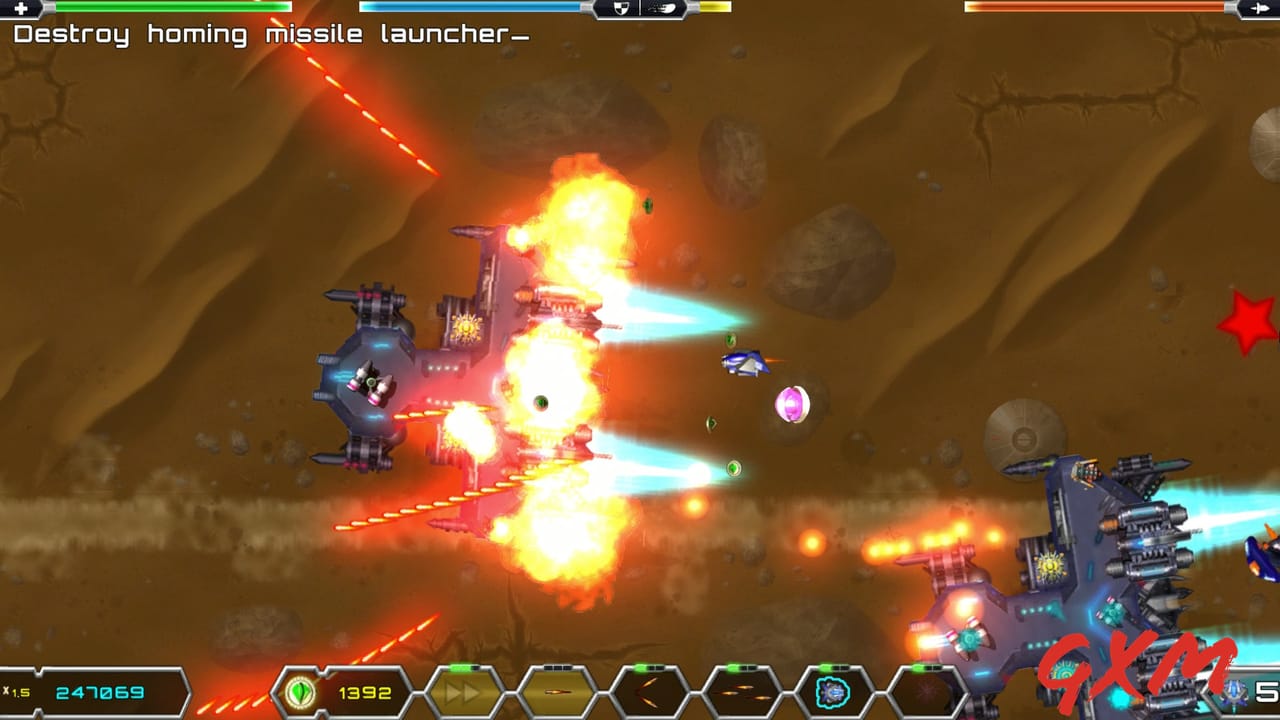
Task: Activate the glowing shield ship upgrade
Action: pos(834,692)
